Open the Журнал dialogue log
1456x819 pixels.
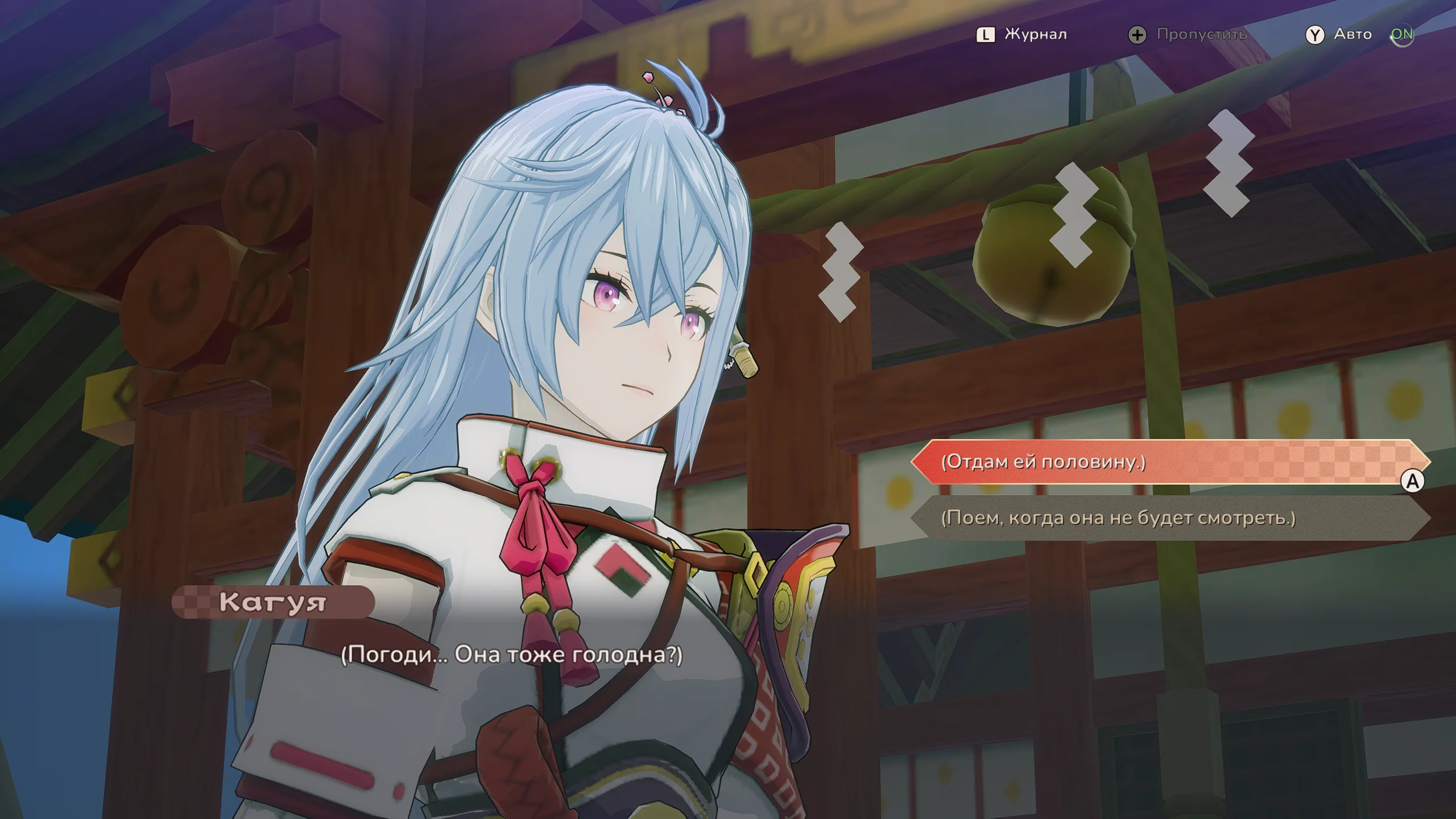pyautogui.click(x=1022, y=35)
